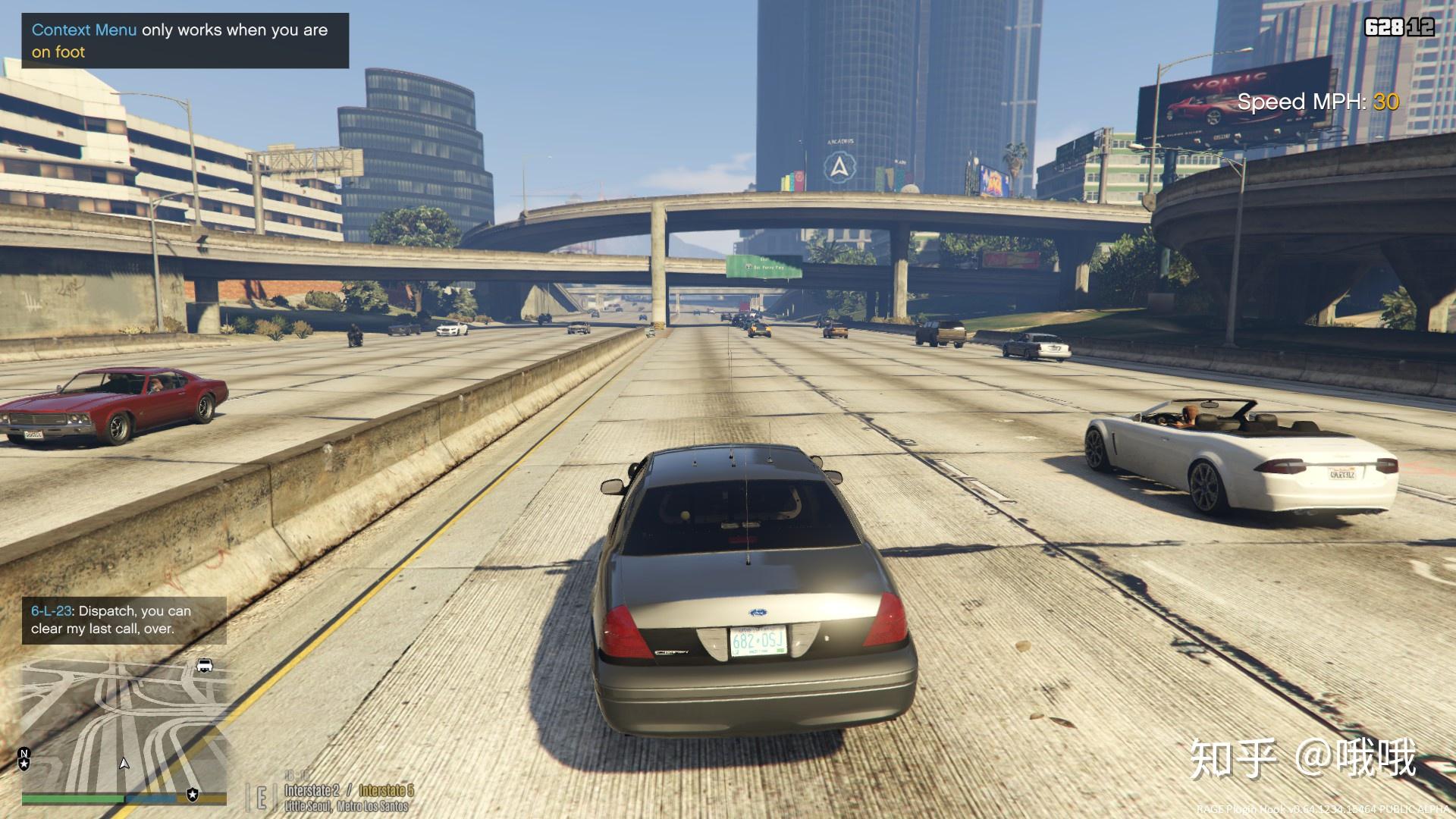
Task: Select the police car blip on the minimap
Action: 204,666
